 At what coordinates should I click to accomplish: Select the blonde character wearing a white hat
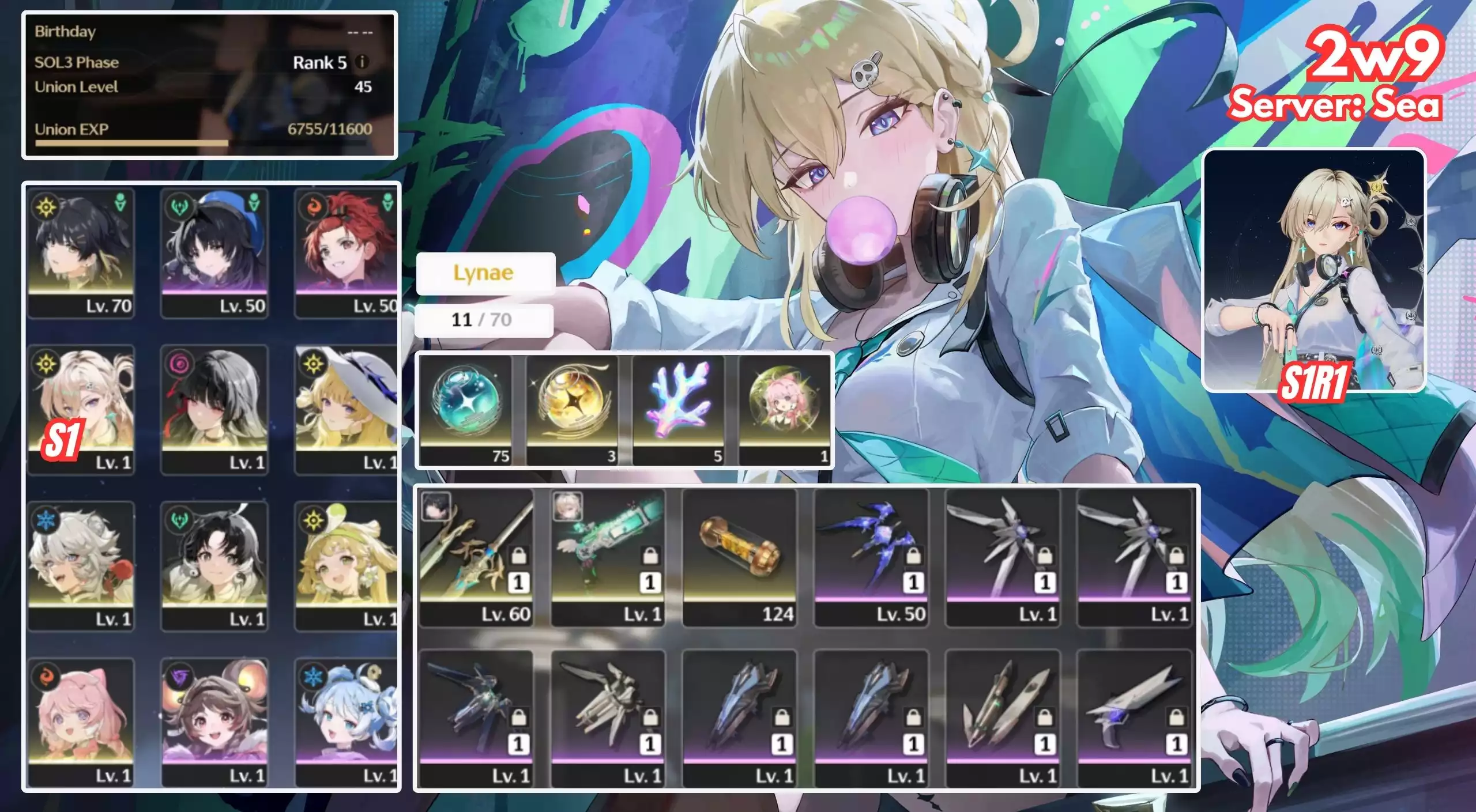[346, 409]
